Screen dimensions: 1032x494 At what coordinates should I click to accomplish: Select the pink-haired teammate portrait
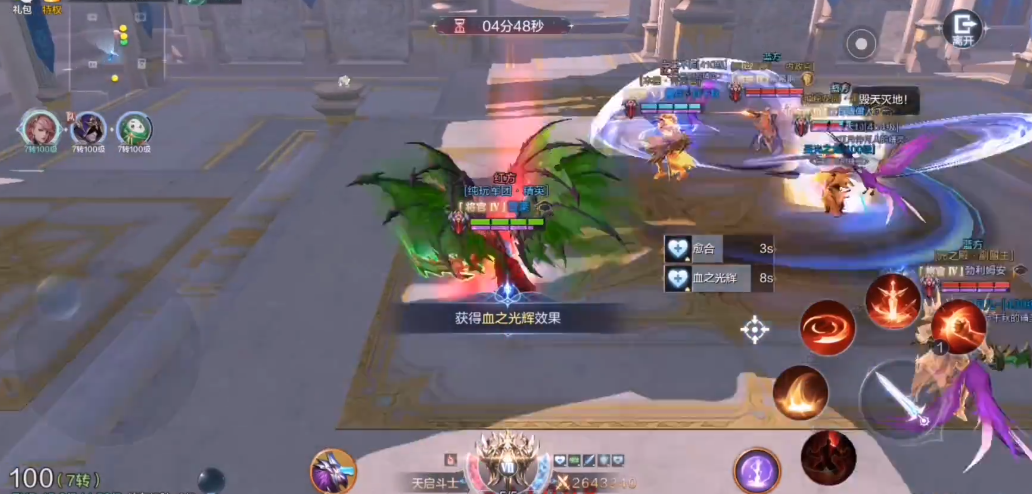coord(38,129)
